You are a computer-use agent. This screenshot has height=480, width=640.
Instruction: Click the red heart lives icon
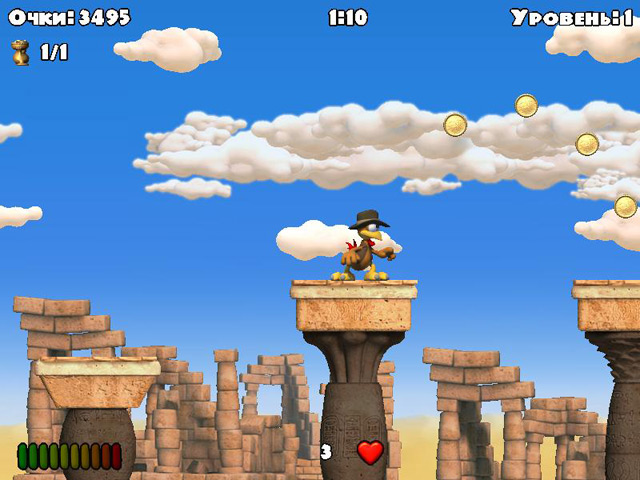371,452
